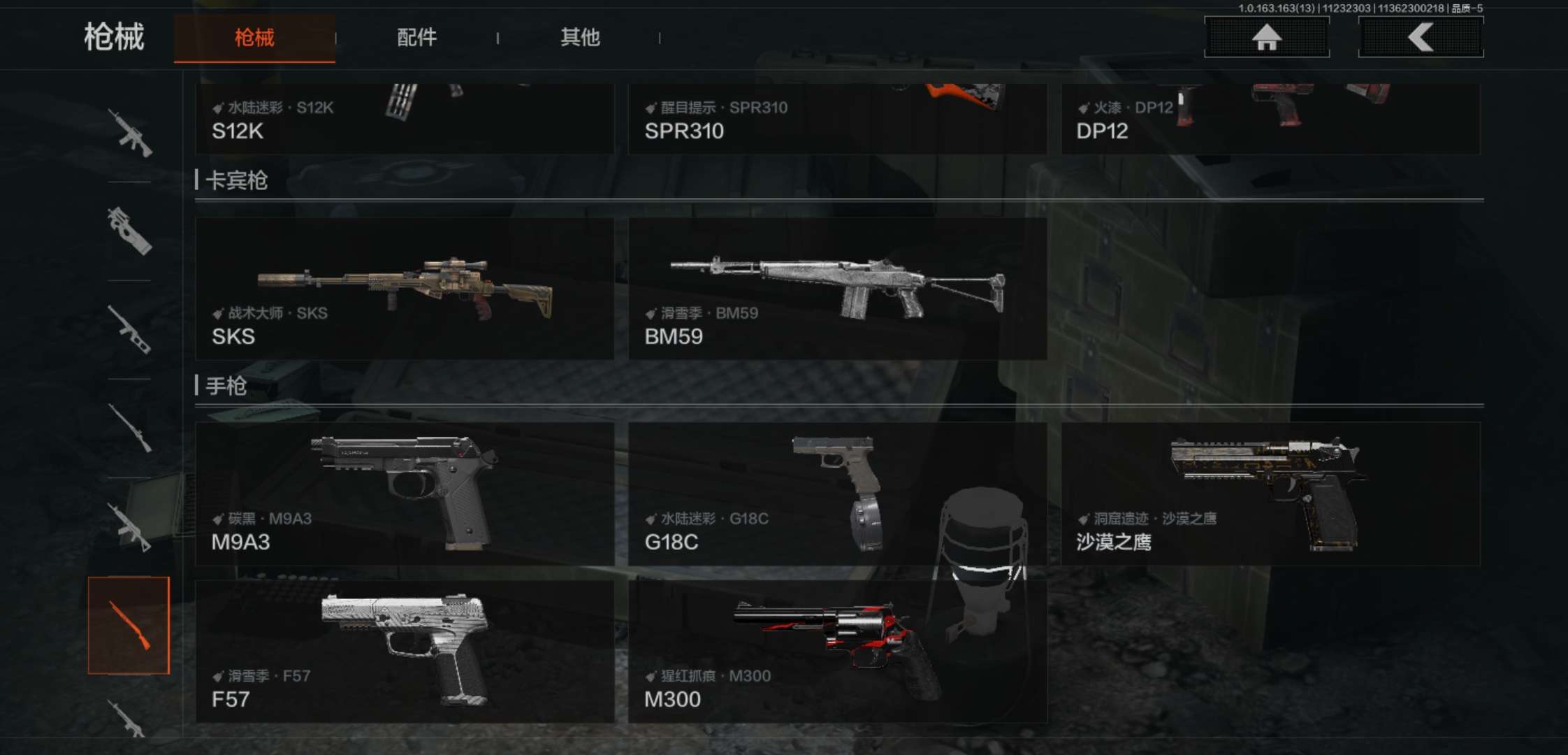Select the SKS carbine card
This screenshot has height=755, width=1568.
[x=404, y=289]
